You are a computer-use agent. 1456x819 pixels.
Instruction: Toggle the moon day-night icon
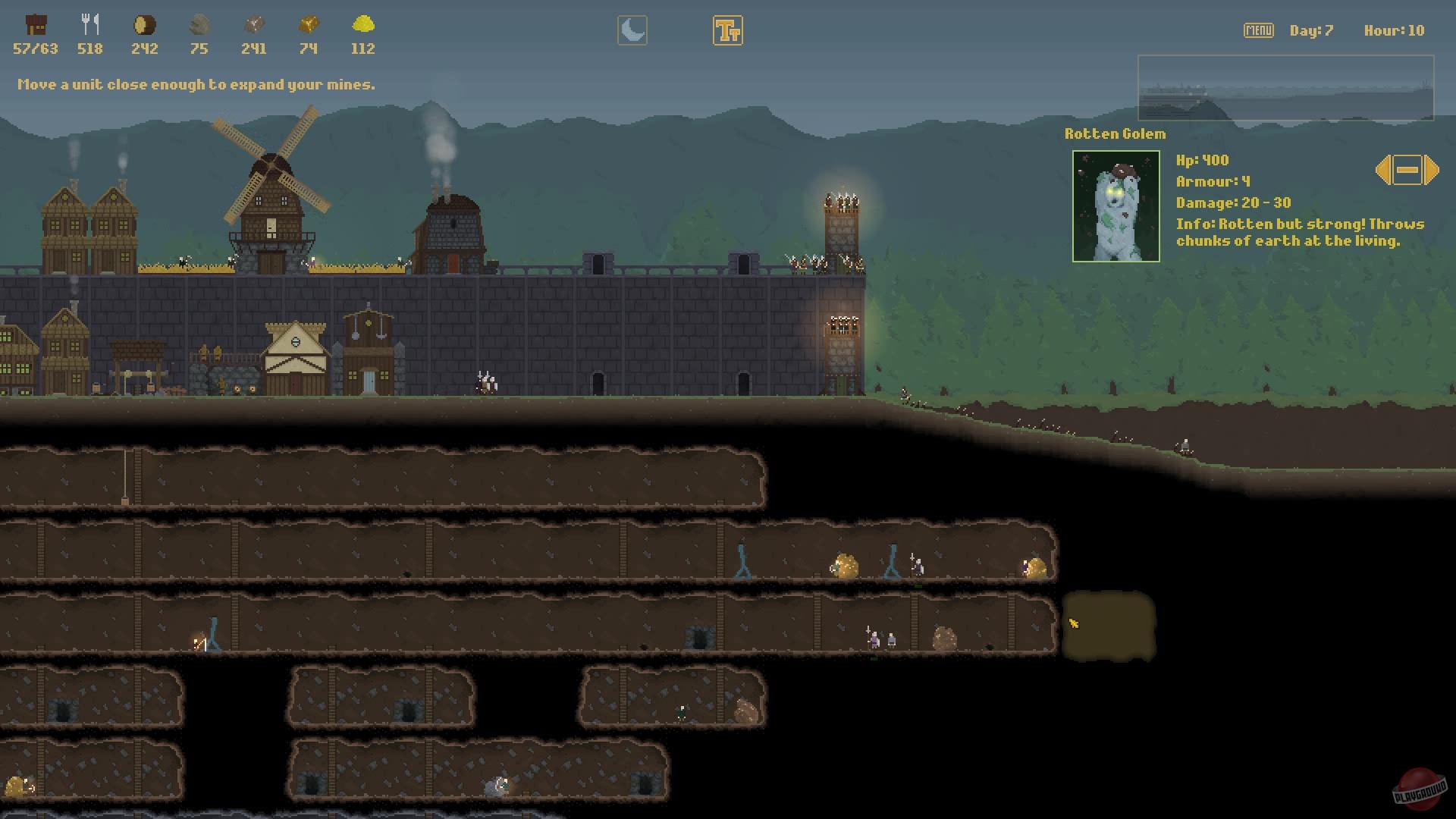tap(632, 30)
